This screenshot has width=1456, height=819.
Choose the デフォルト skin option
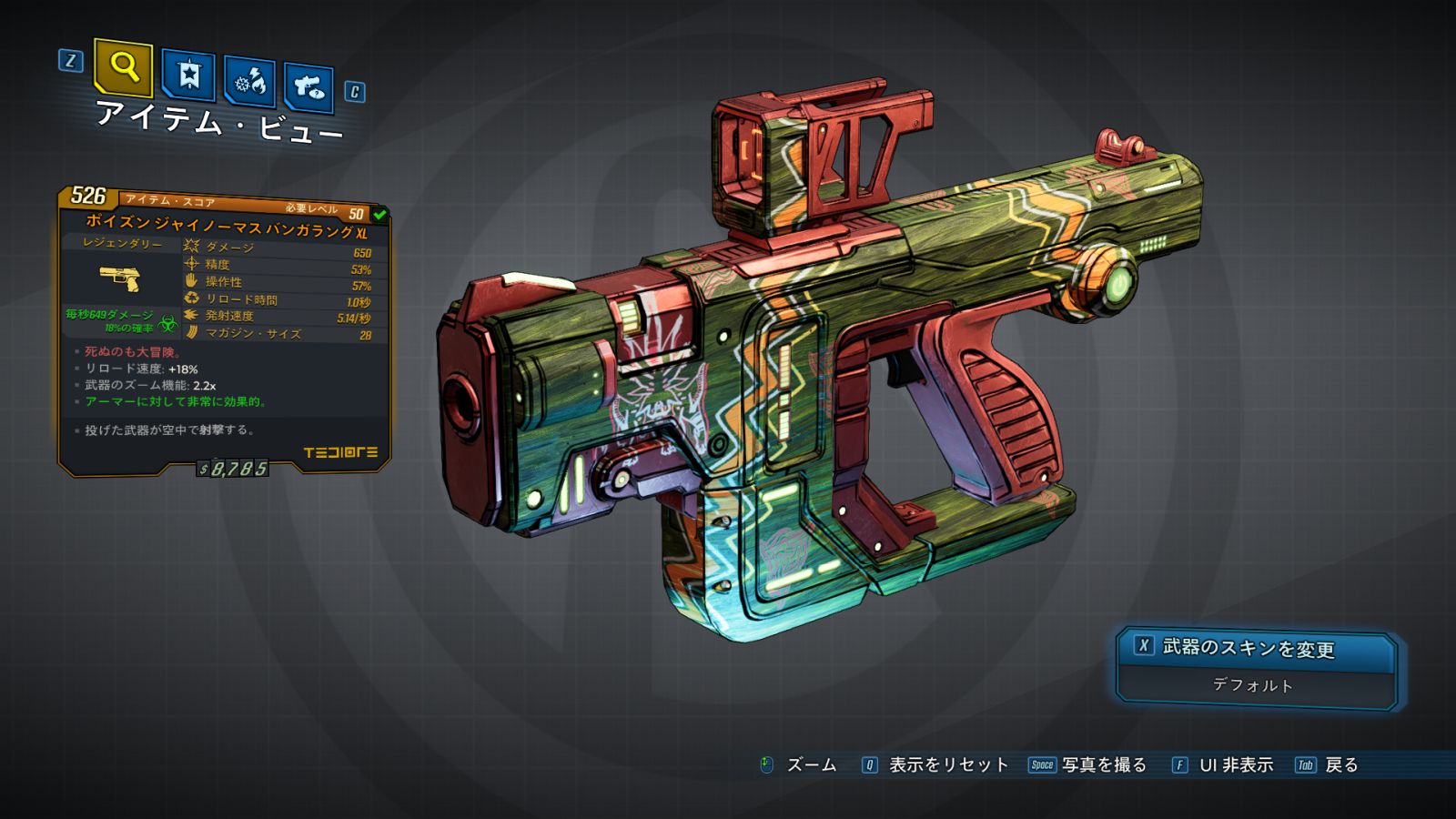[1253, 685]
